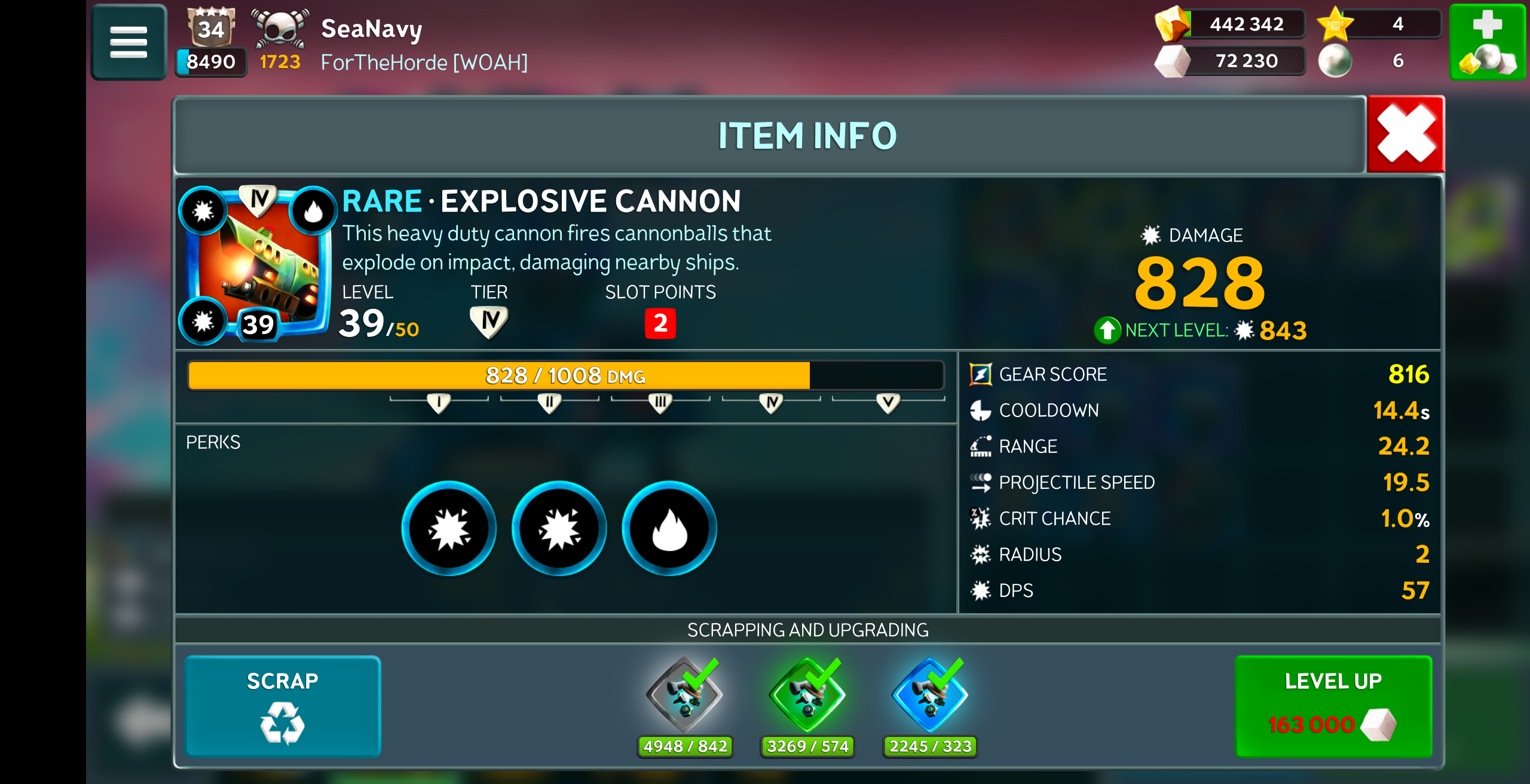Screen dimensions: 1530x784
Task: Open the SeaNavy player profile
Action: tap(371, 28)
